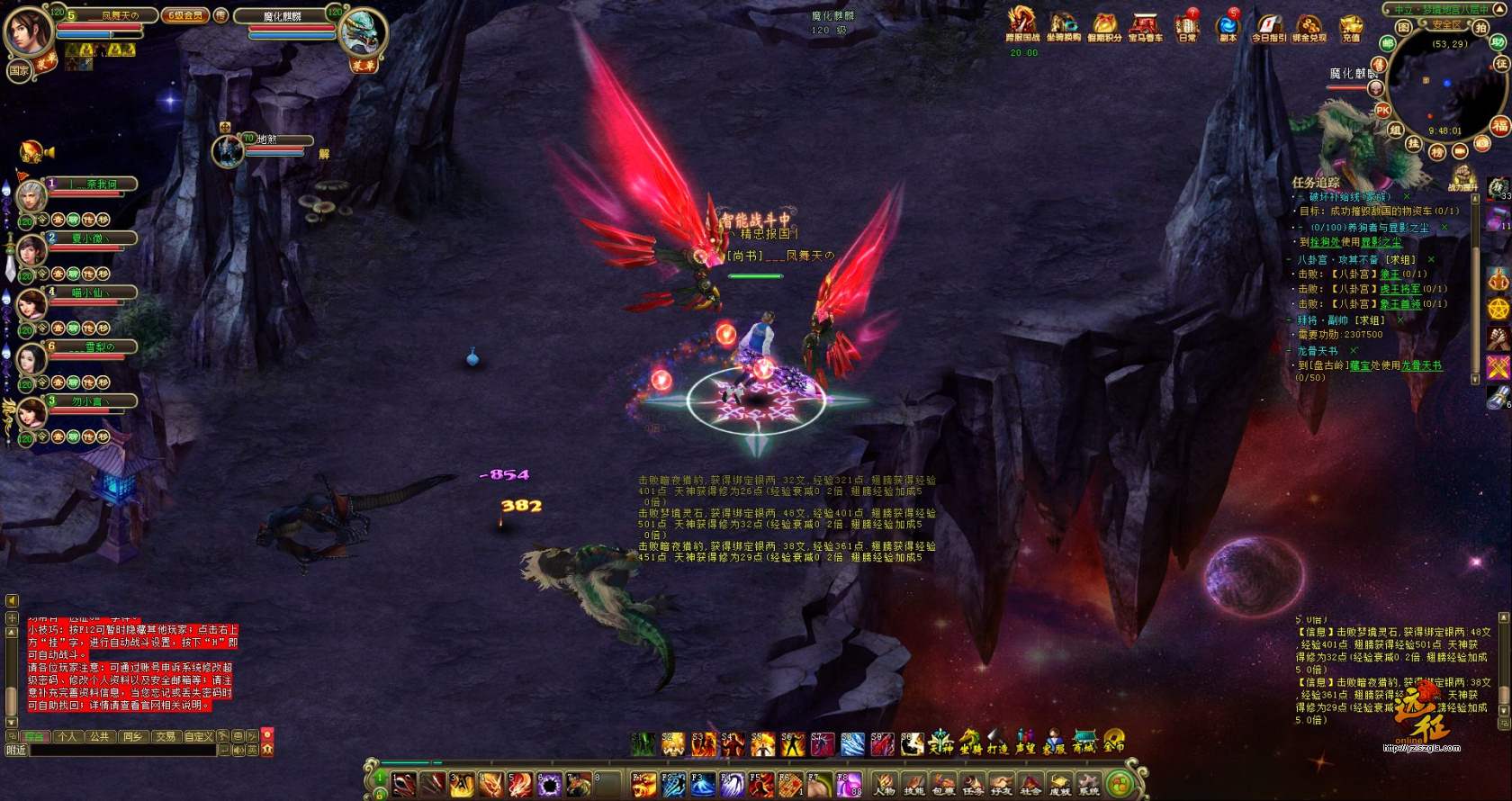
Task: Toggle the PK mode button
Action: (1383, 111)
